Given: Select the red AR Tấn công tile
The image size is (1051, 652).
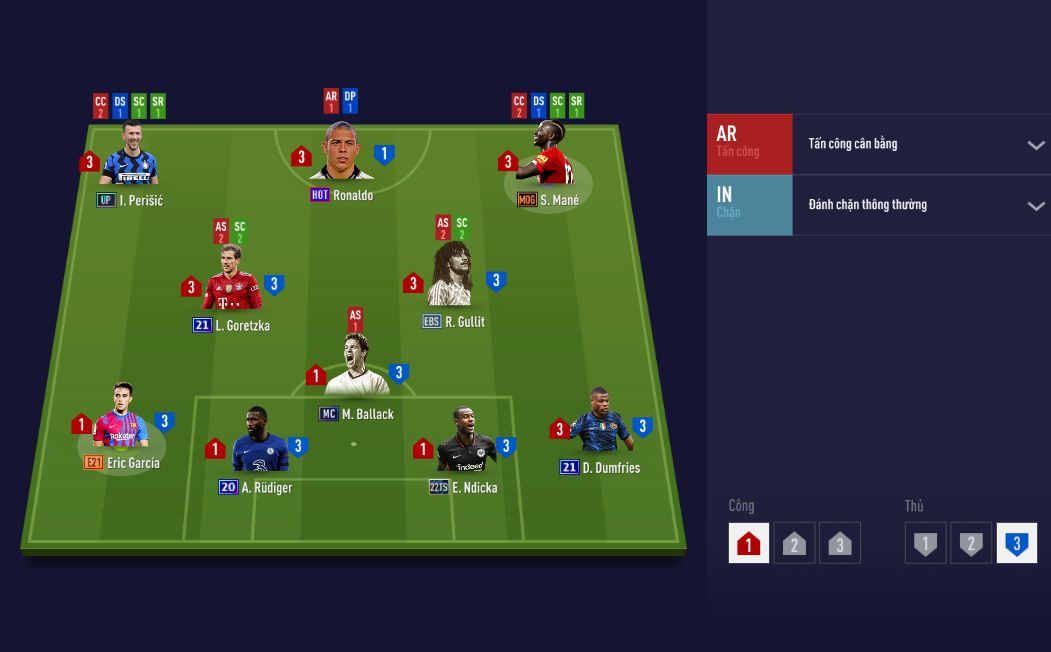Looking at the screenshot, I should pyautogui.click(x=749, y=145).
